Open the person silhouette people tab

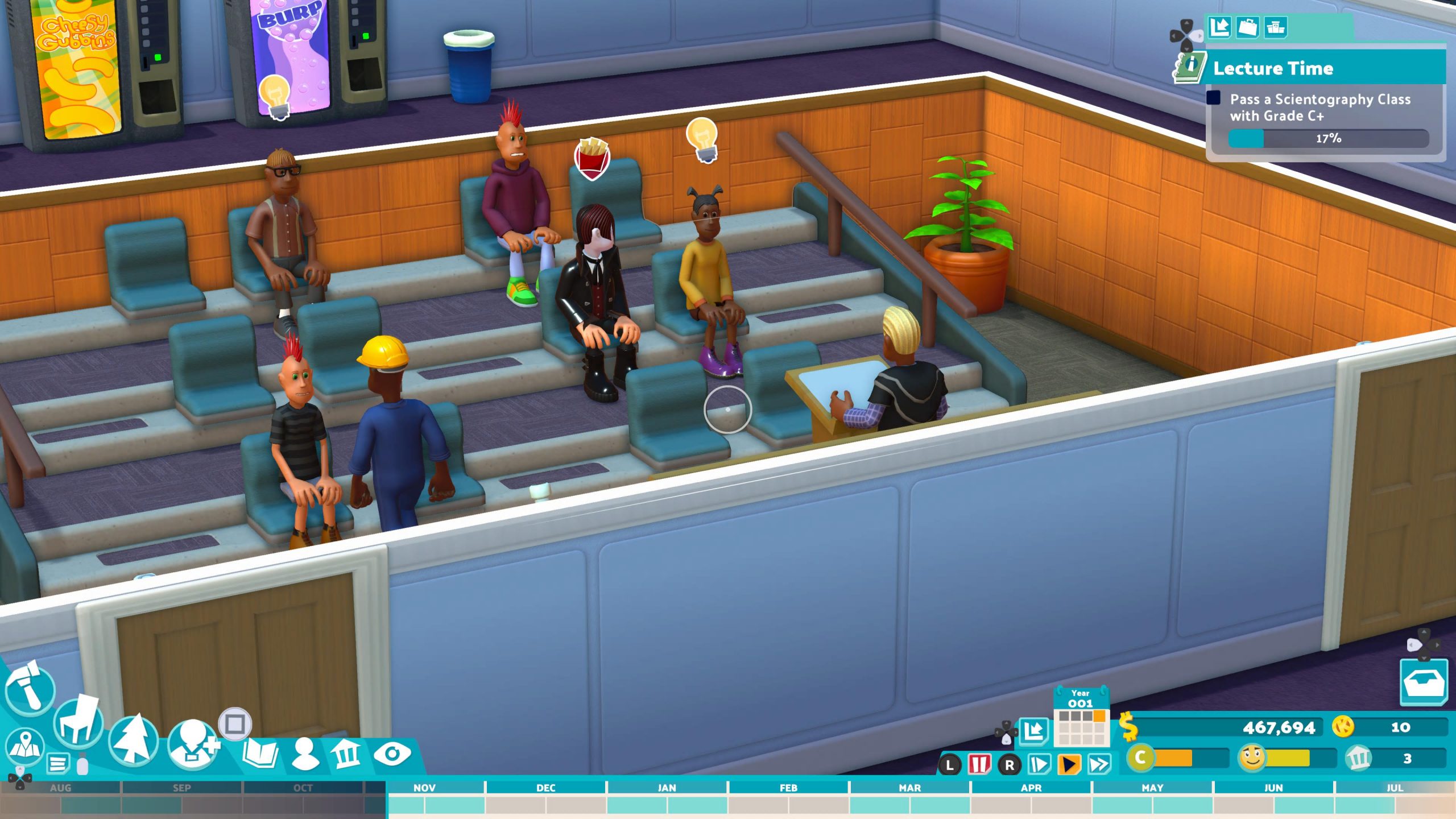[305, 754]
